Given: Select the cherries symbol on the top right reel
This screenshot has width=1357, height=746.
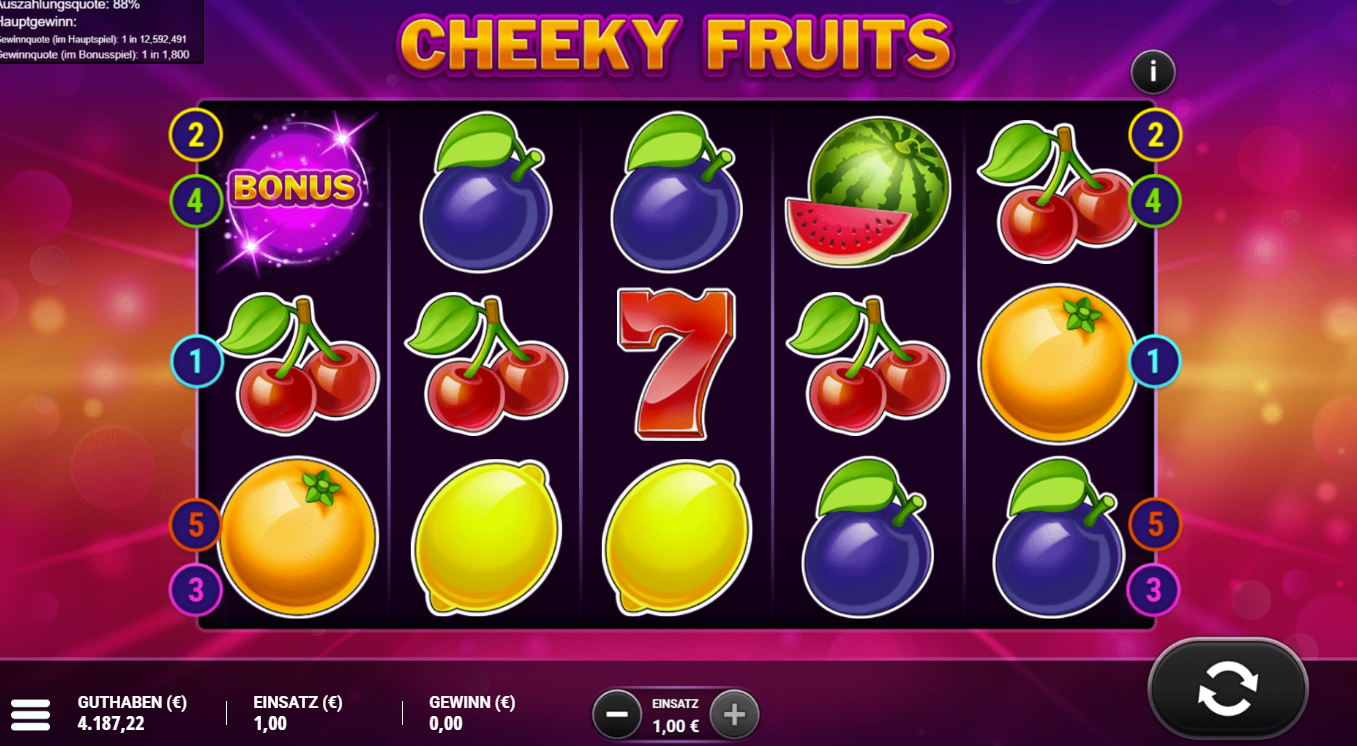Looking at the screenshot, I should click(x=1060, y=190).
